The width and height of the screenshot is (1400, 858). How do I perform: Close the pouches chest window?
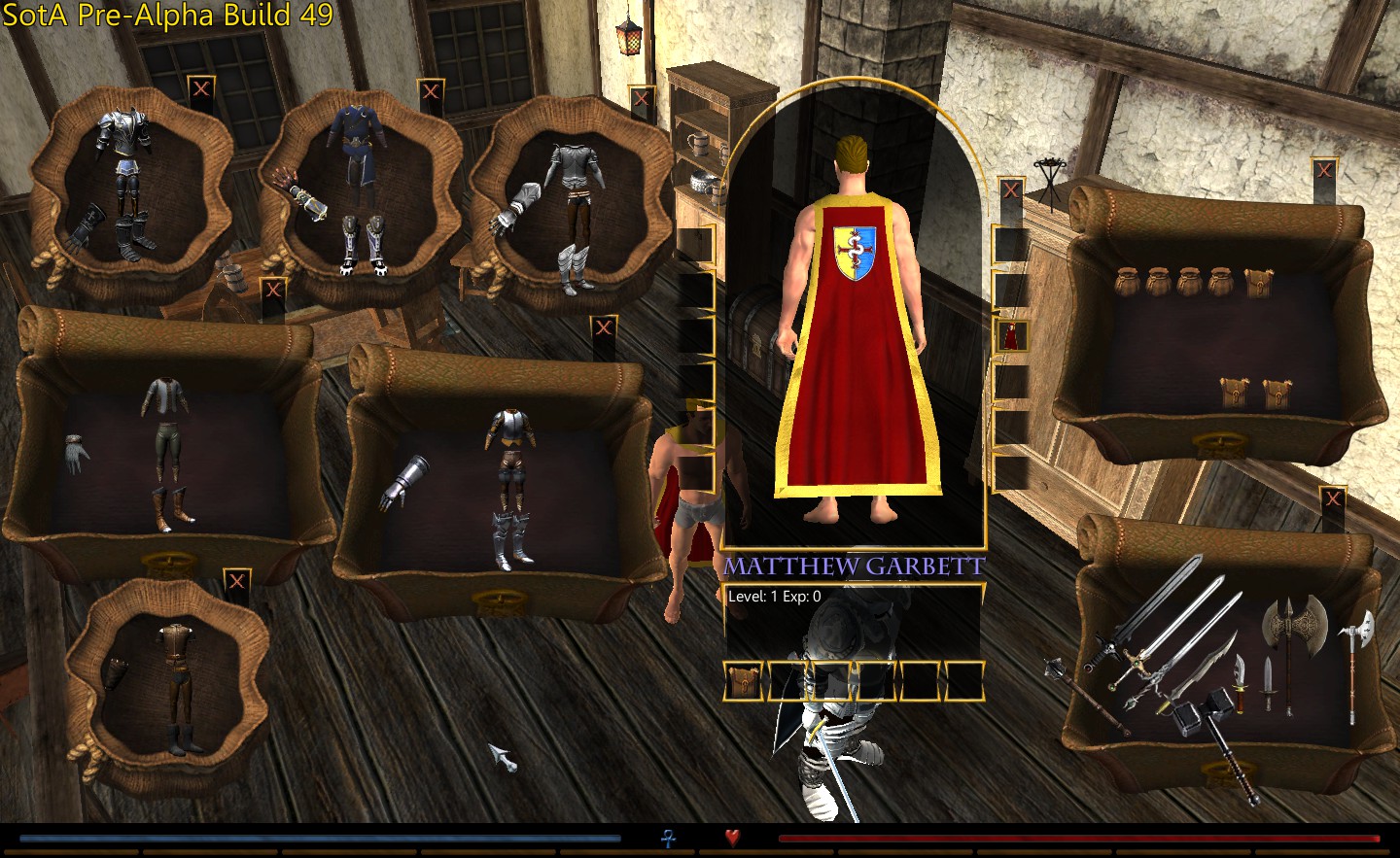coord(1324,171)
